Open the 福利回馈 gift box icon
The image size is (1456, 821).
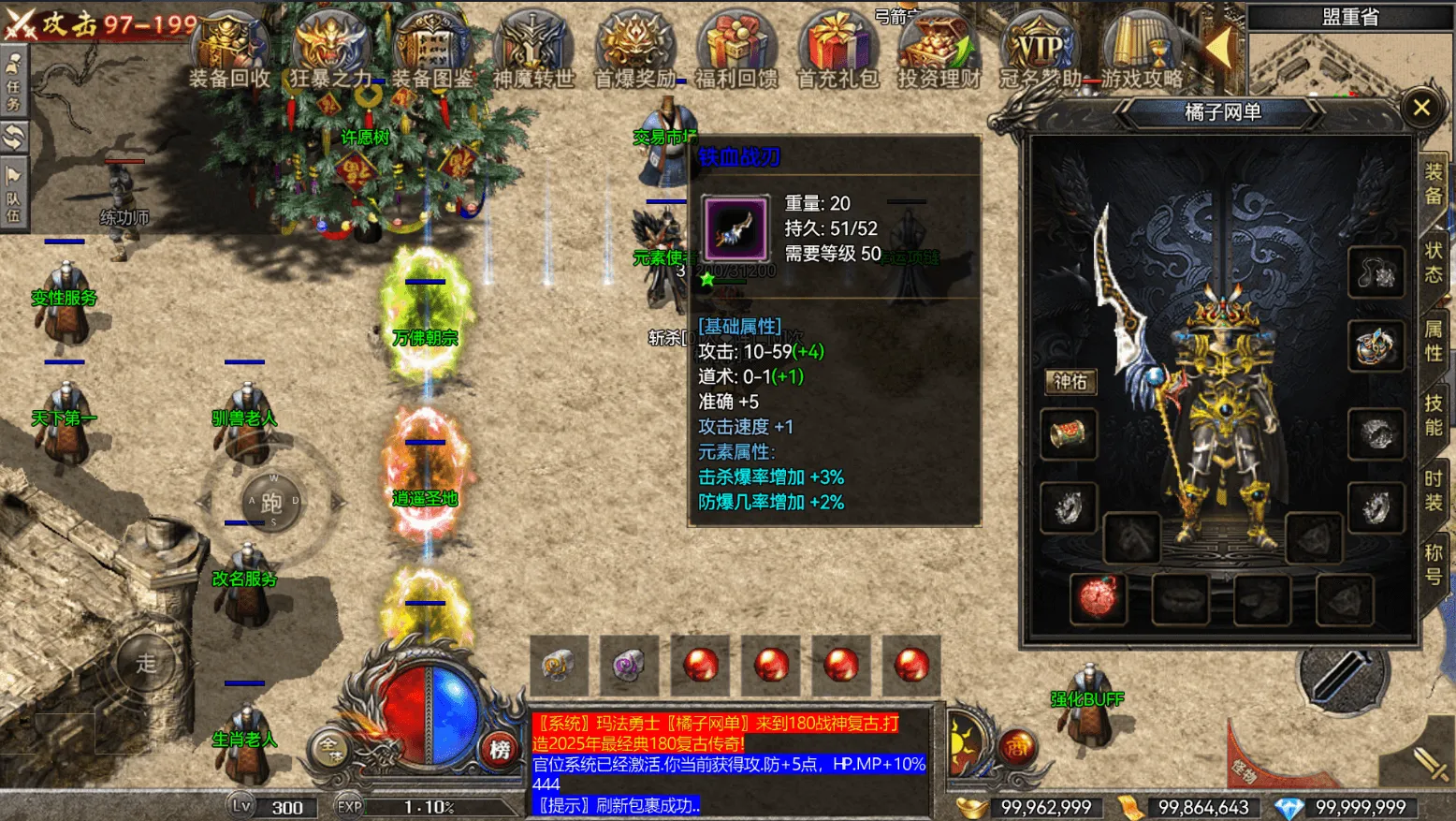tap(736, 51)
